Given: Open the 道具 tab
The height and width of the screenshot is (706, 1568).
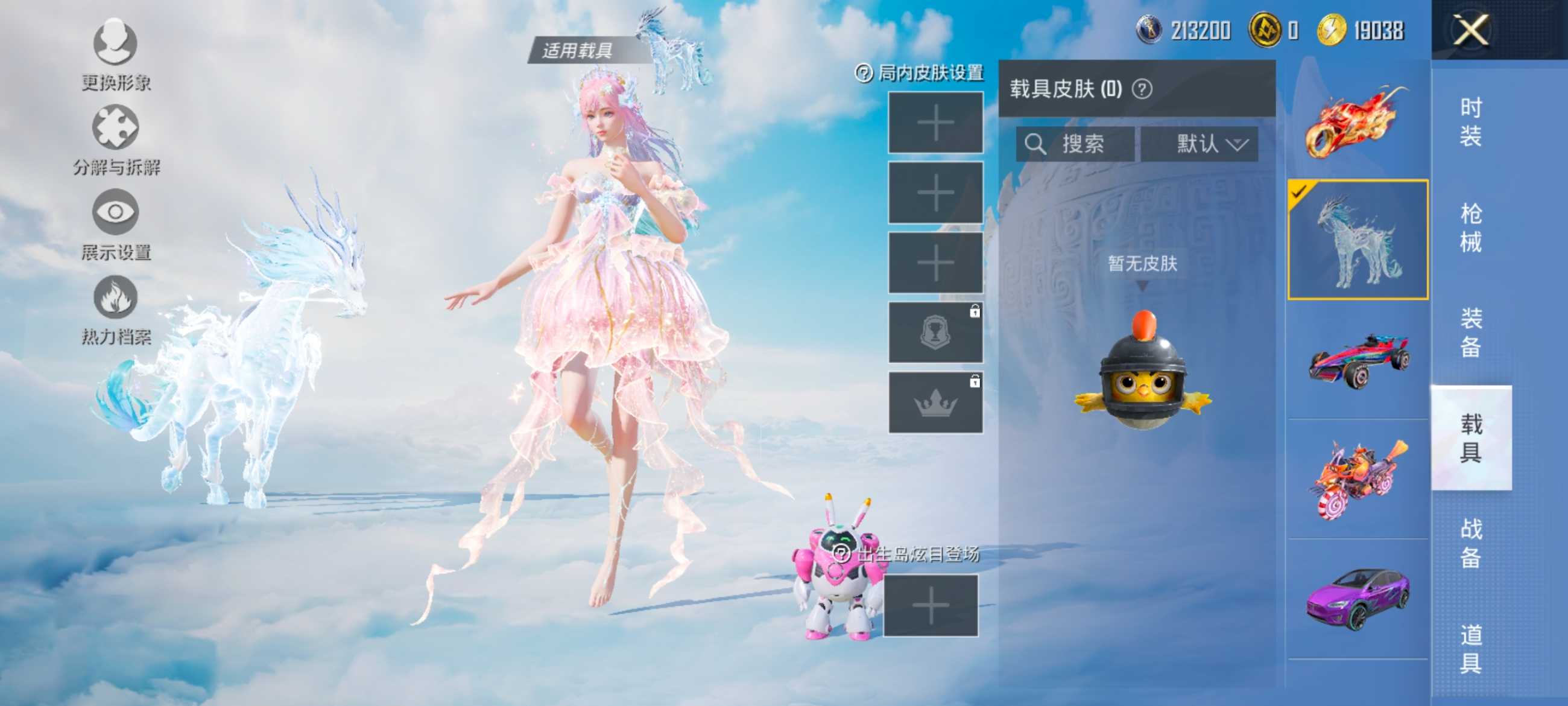Looking at the screenshot, I should [1470, 649].
